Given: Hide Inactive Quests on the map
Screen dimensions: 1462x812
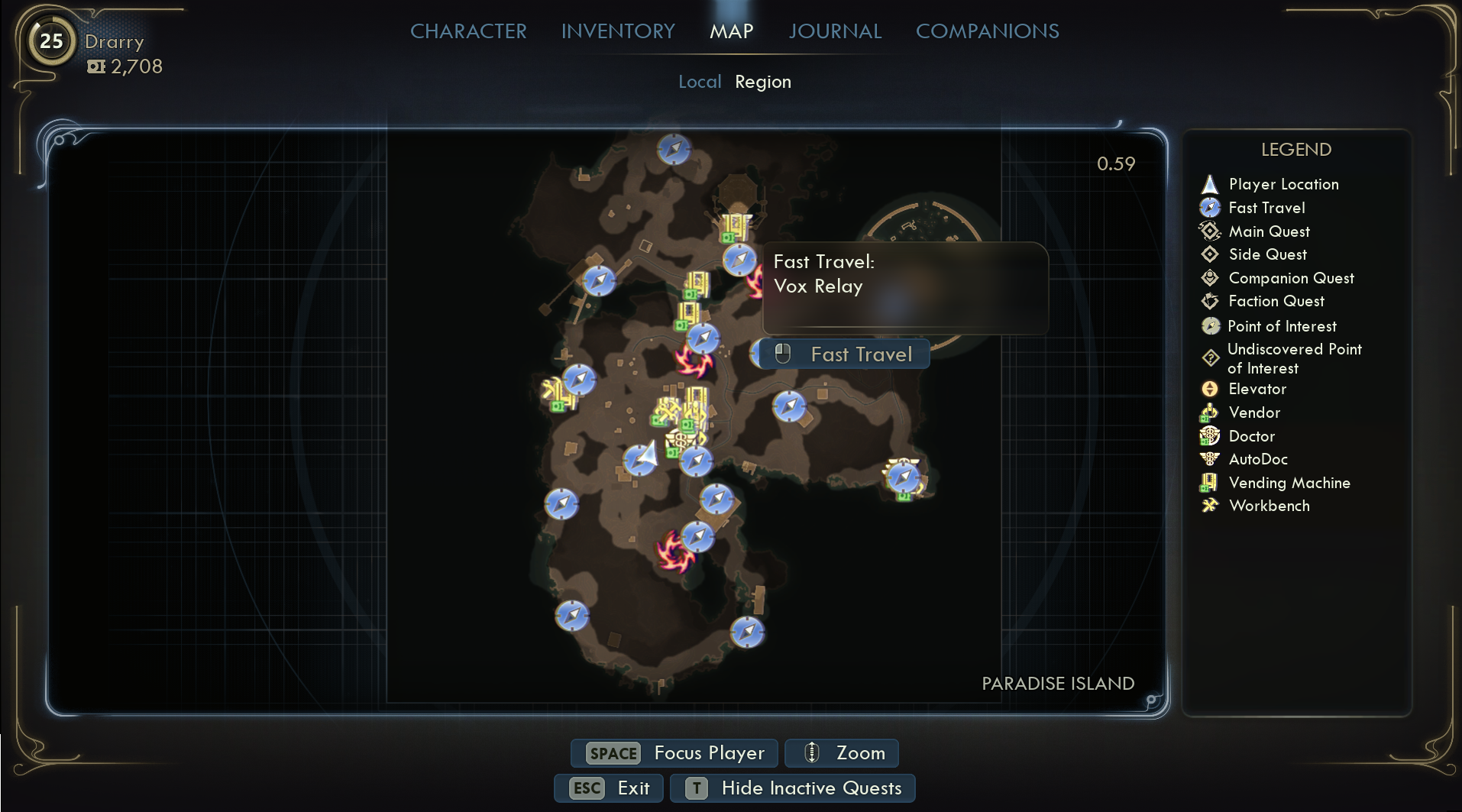Looking at the screenshot, I should point(793,788).
